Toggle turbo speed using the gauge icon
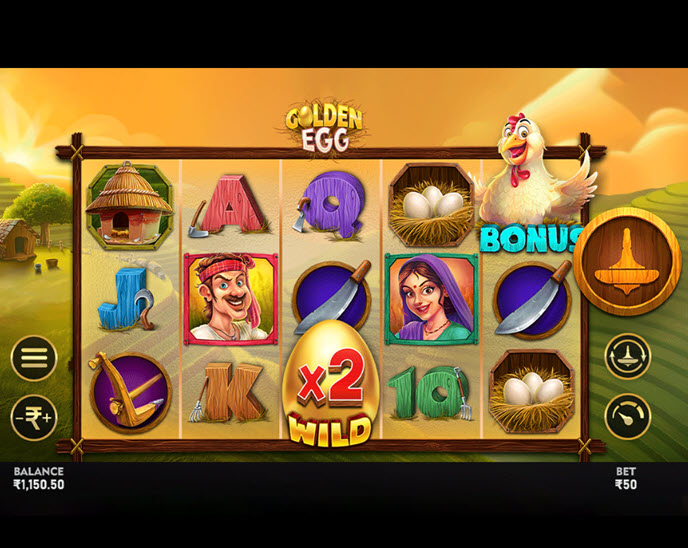This screenshot has width=688, height=548. point(627,417)
